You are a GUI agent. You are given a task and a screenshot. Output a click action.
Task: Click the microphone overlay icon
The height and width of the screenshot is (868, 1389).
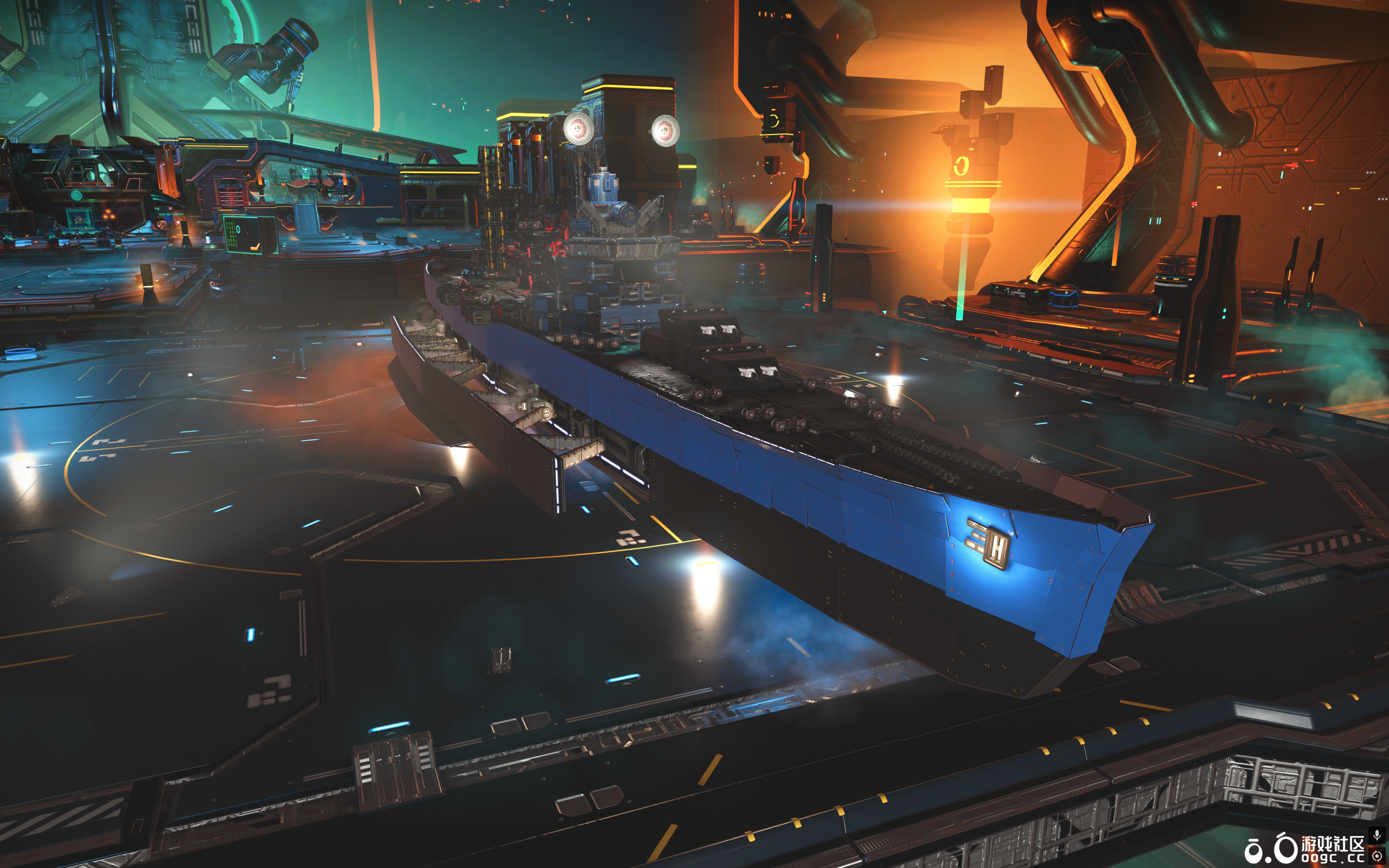1377,835
